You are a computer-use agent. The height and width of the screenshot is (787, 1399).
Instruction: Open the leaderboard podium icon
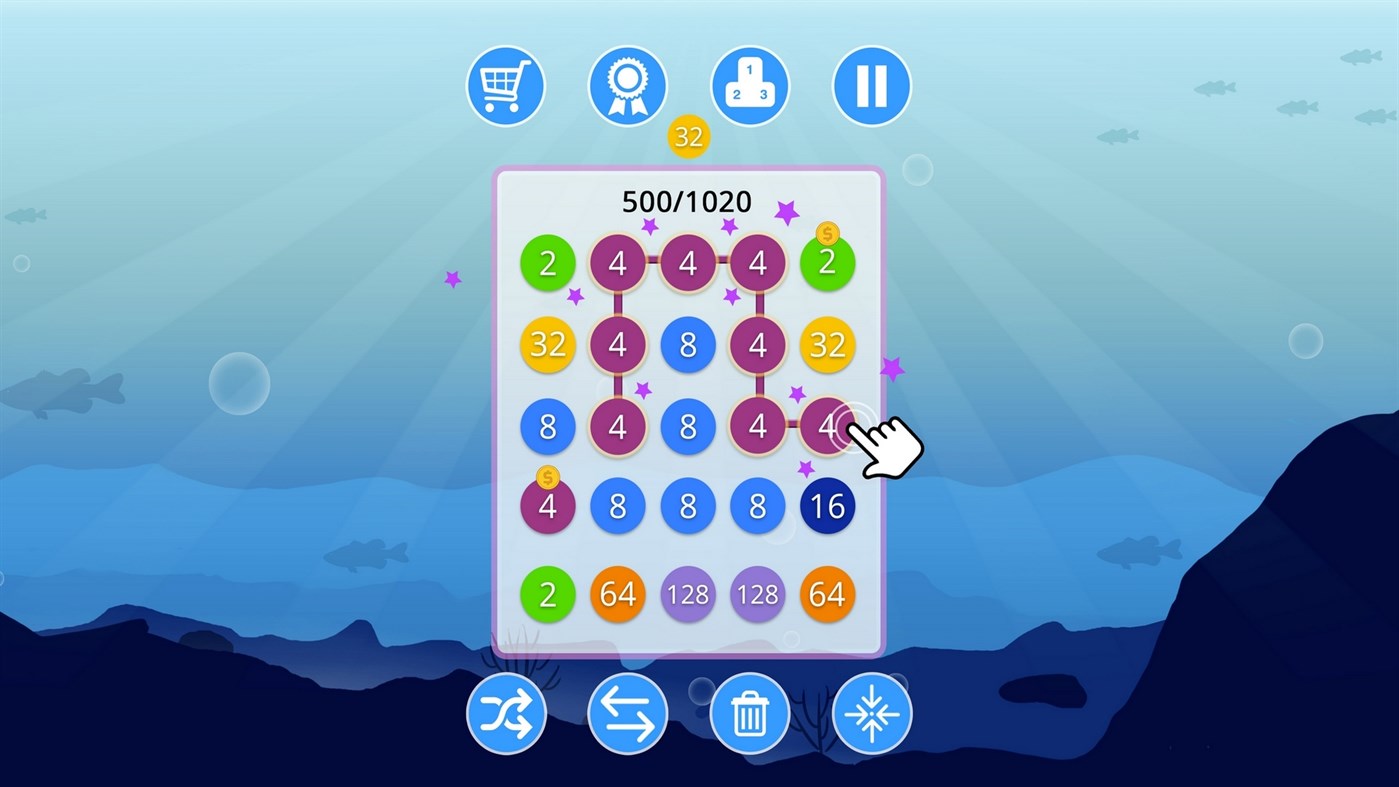click(x=750, y=86)
